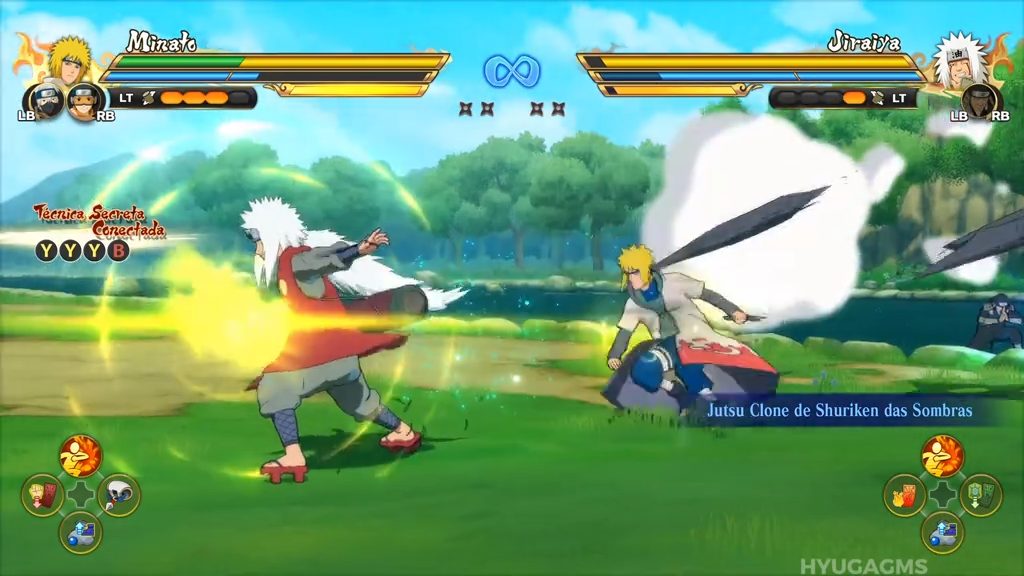Activate Minato's orange fighter item icon

coord(80,456)
